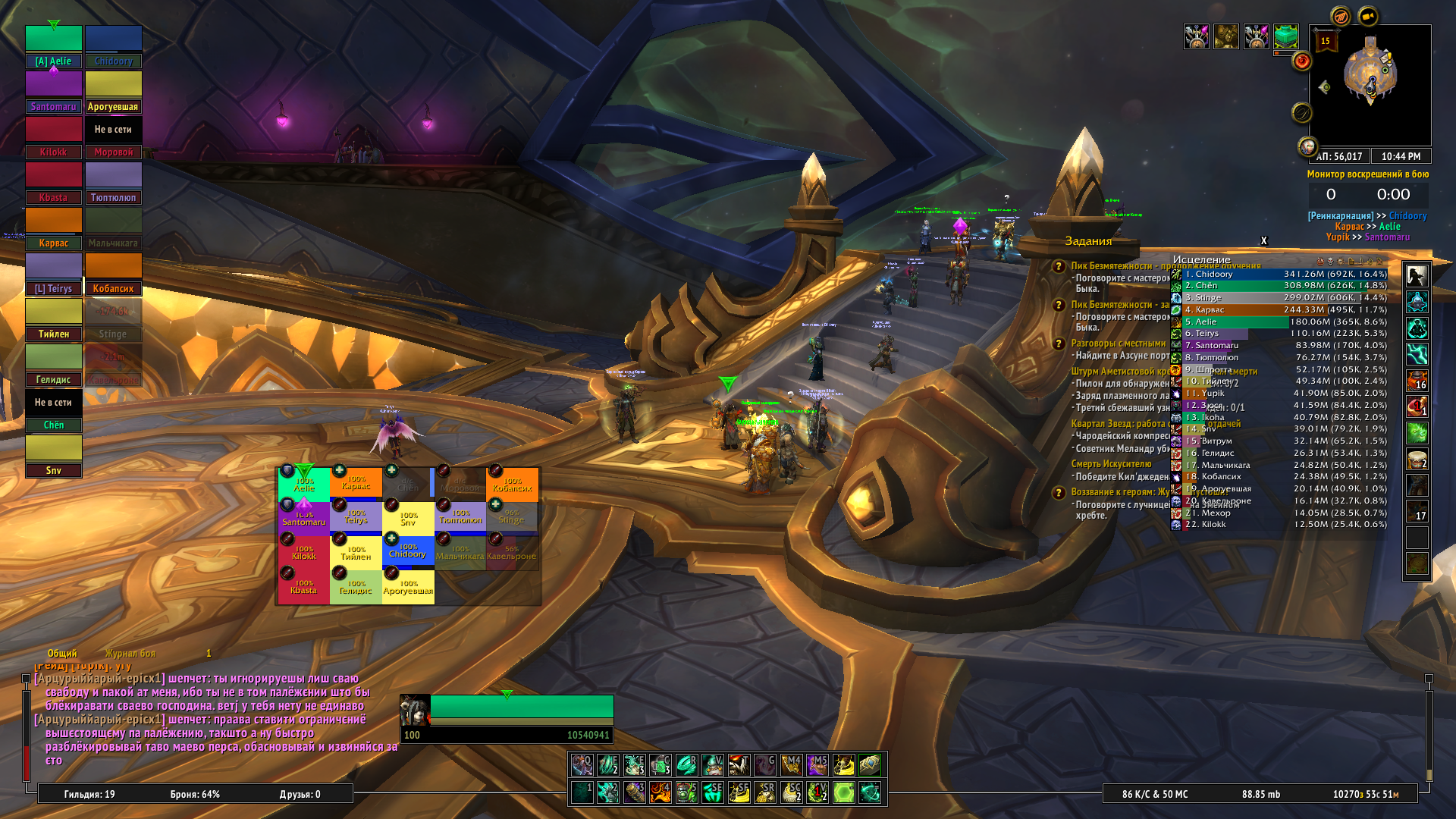
Task: Click the Пик Безмятежности quest objective
Action: pyautogui.click(x=1115, y=266)
